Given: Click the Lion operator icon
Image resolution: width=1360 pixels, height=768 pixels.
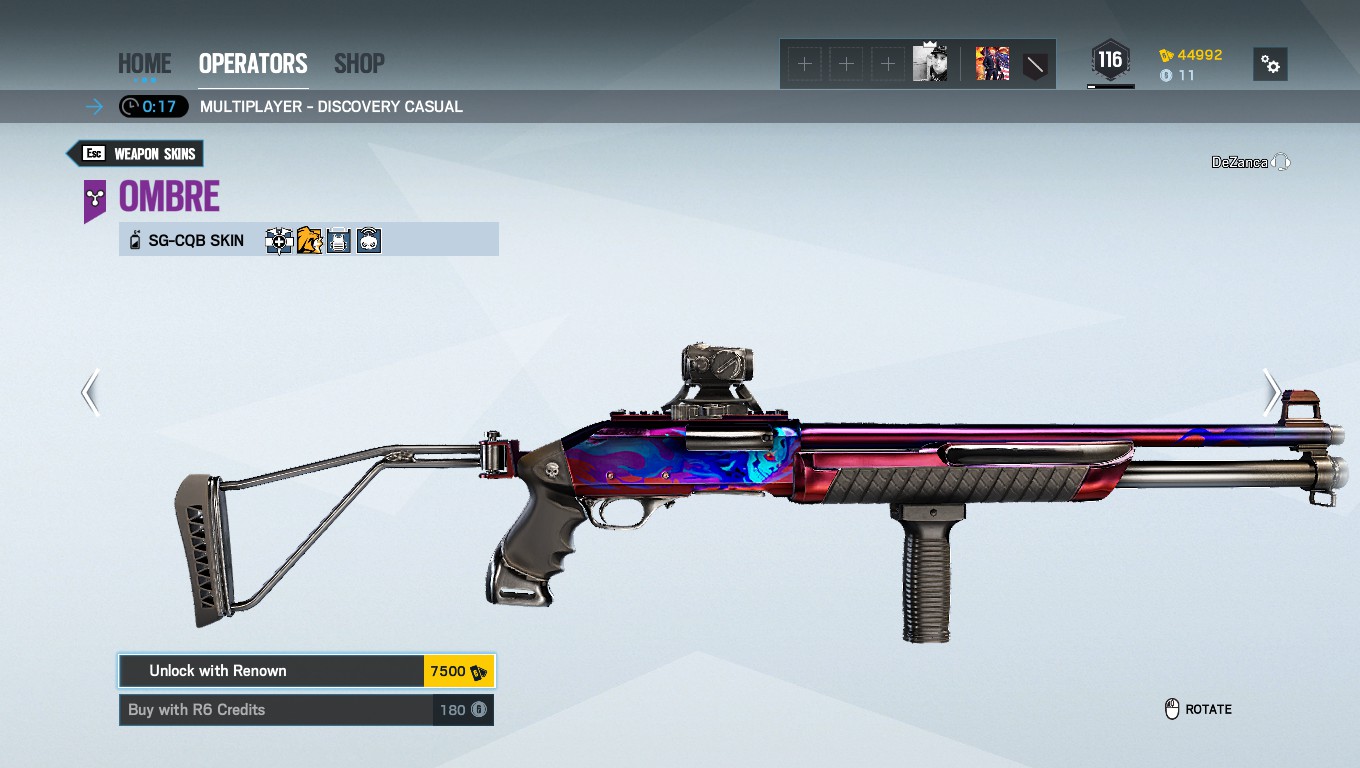Looking at the screenshot, I should click(x=309, y=241).
